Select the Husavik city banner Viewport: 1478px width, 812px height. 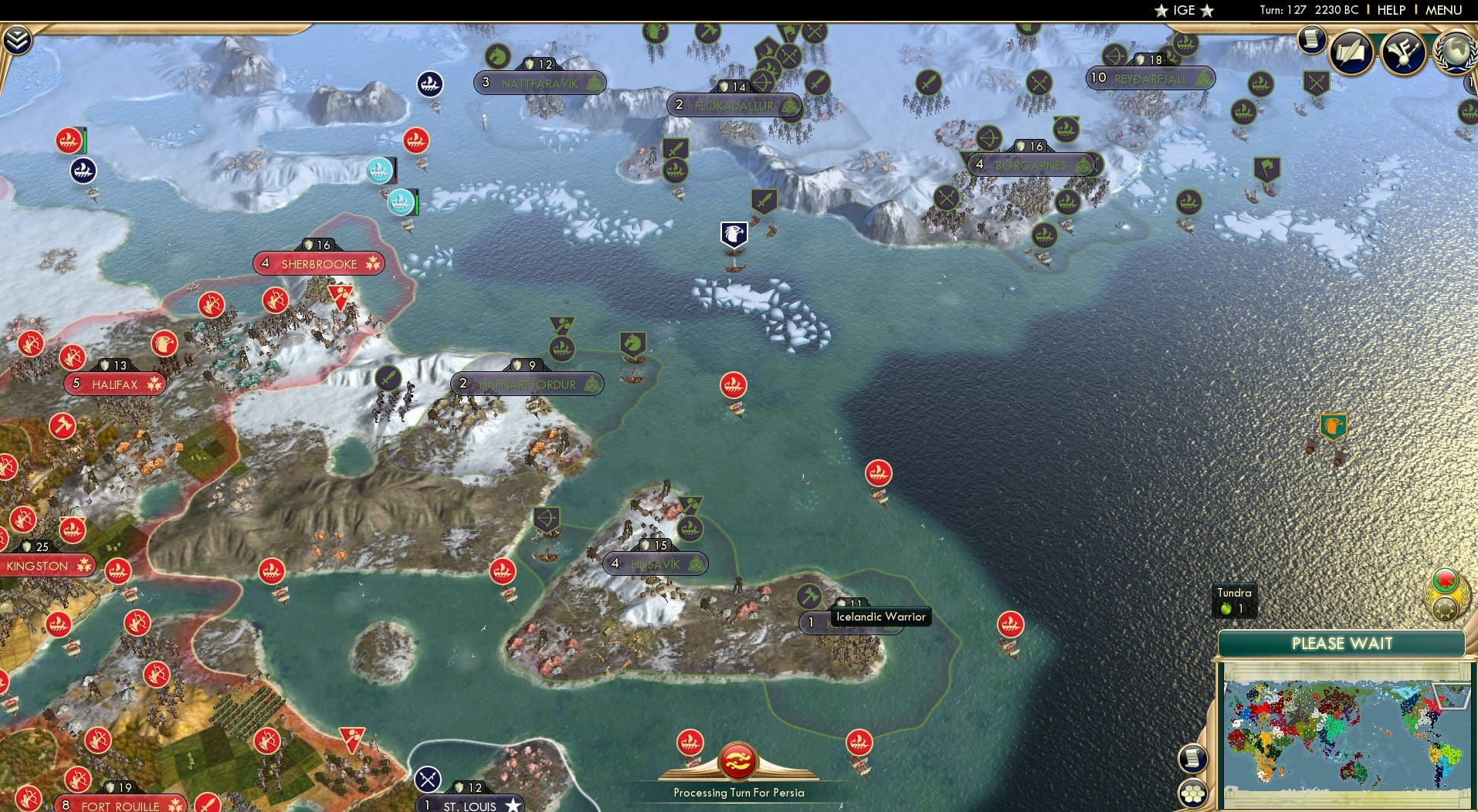point(656,564)
